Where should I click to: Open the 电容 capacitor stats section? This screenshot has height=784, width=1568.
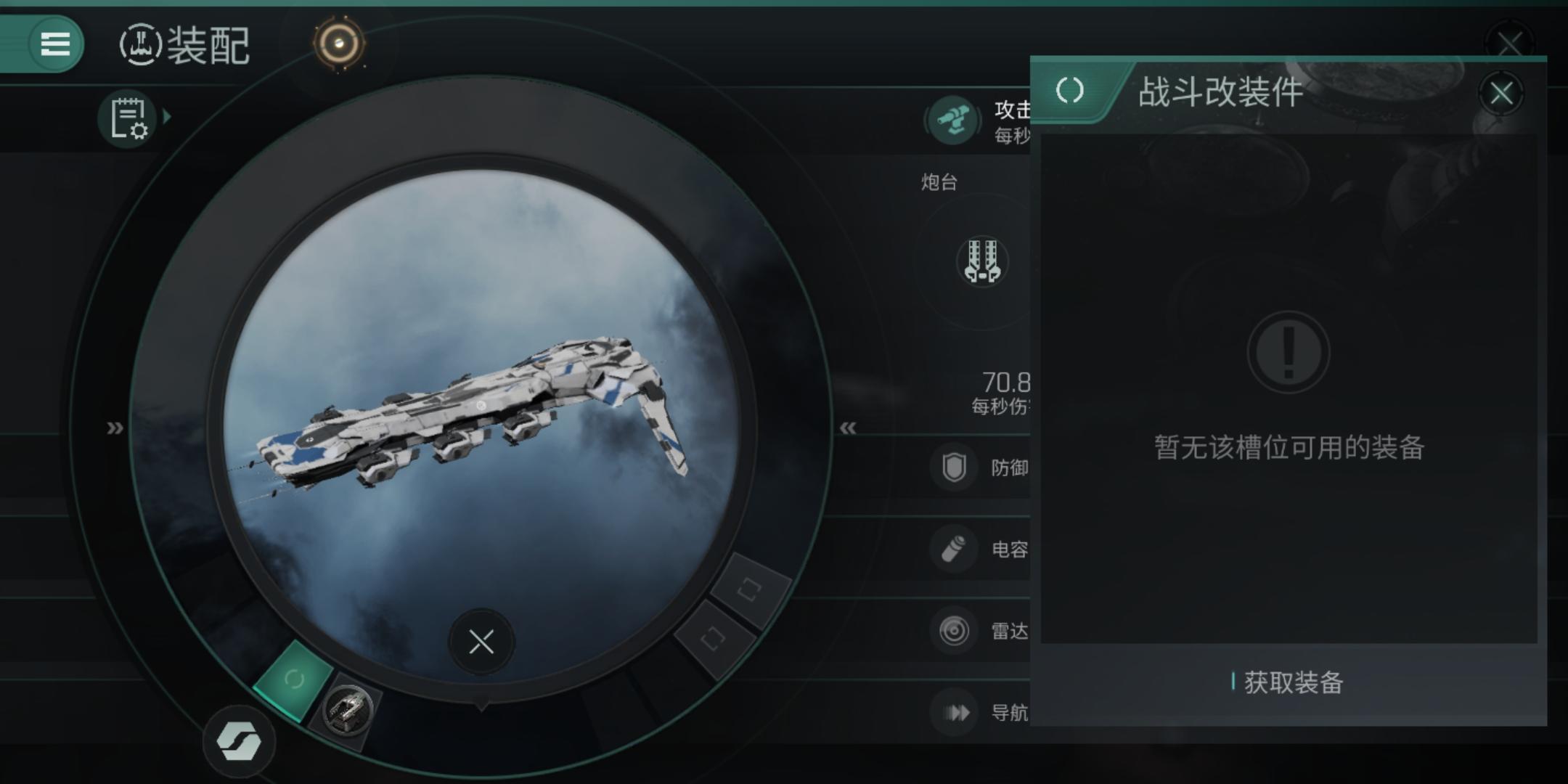(x=980, y=549)
